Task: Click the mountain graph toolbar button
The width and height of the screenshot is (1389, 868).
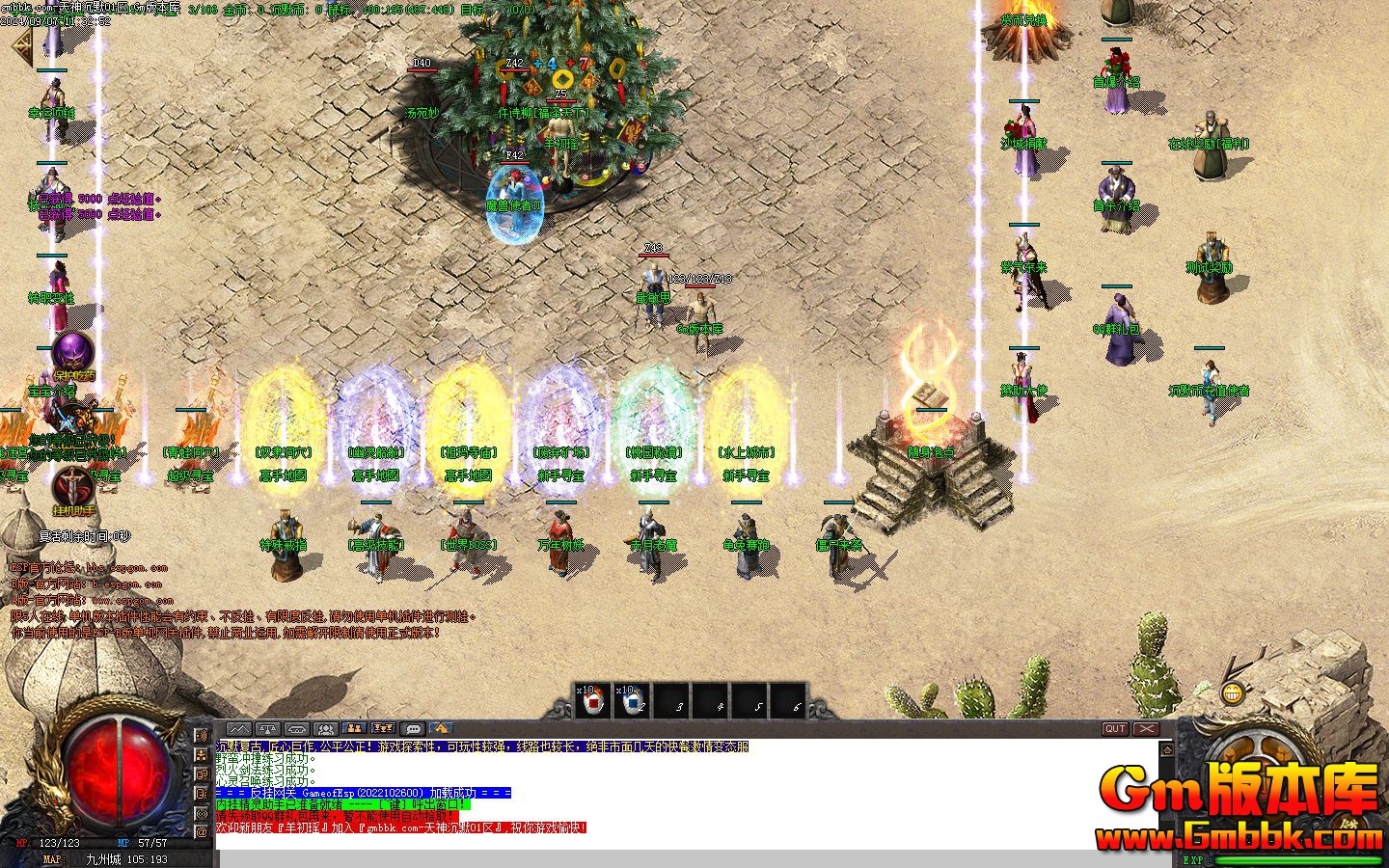Action: pyautogui.click(x=239, y=729)
